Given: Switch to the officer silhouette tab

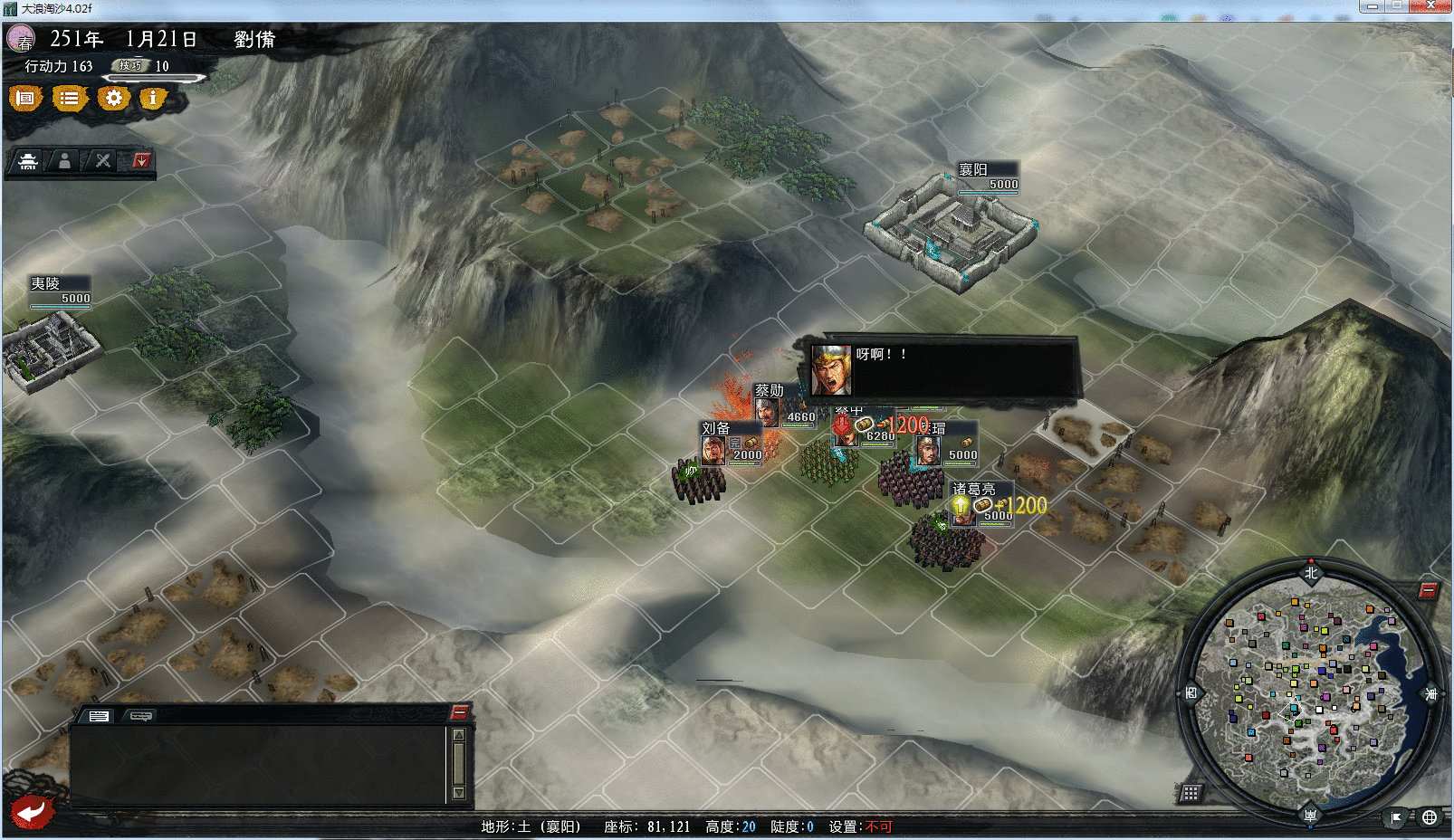Looking at the screenshot, I should click(64, 161).
